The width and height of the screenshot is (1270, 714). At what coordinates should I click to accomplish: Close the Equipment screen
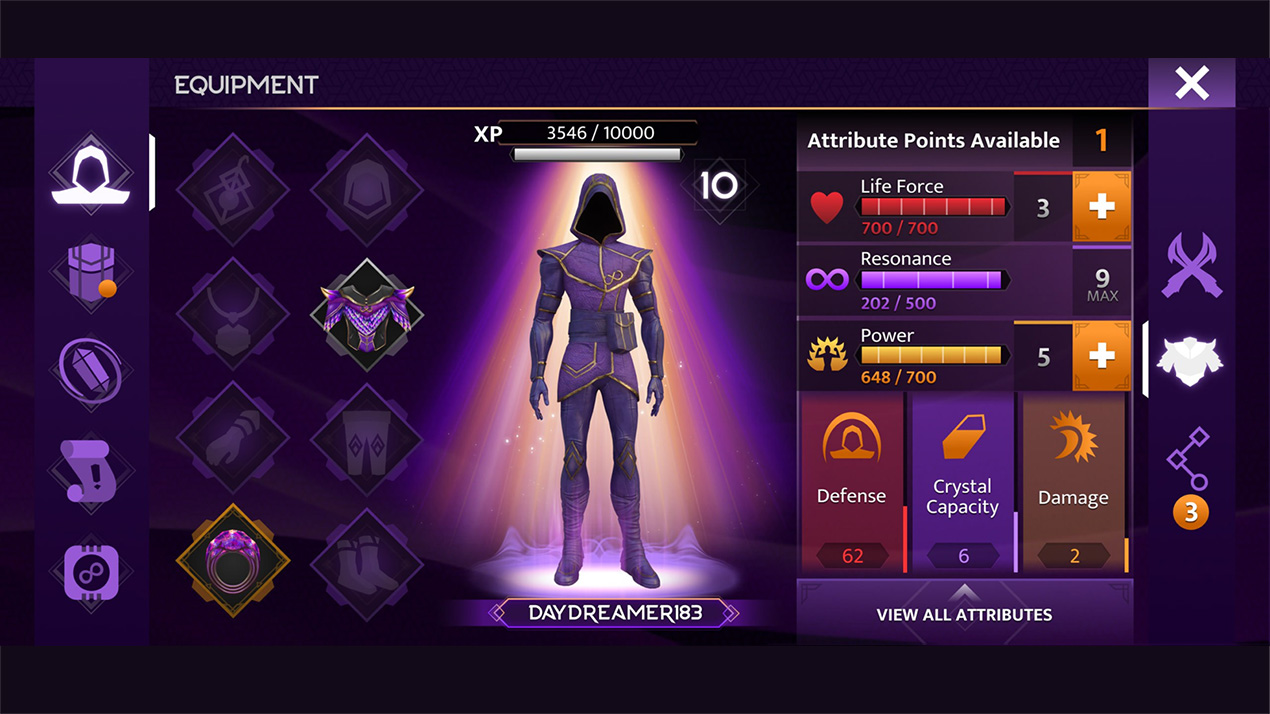tap(1191, 83)
